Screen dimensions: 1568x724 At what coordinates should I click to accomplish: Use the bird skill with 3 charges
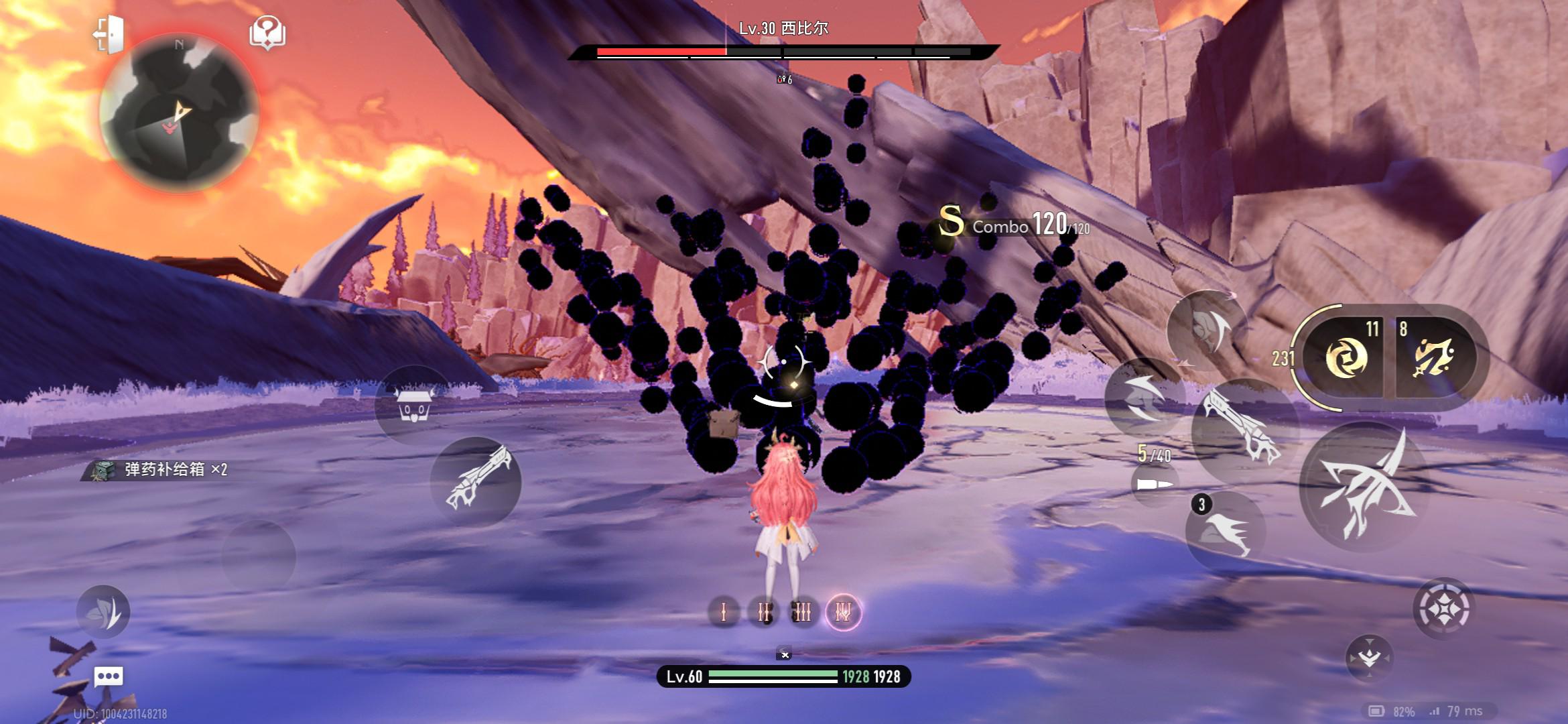point(1226,531)
